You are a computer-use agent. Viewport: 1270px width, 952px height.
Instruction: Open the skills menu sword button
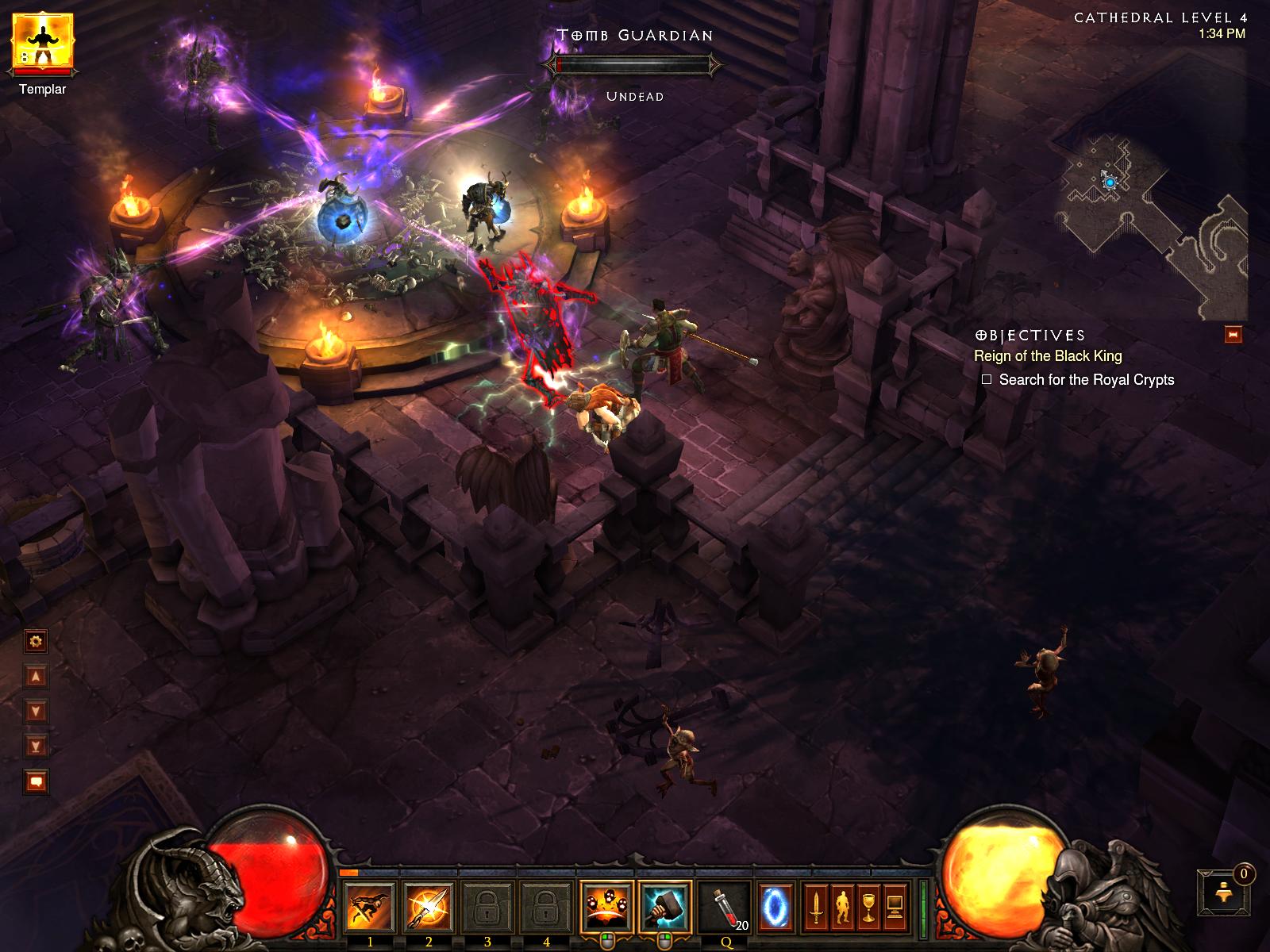[816, 908]
